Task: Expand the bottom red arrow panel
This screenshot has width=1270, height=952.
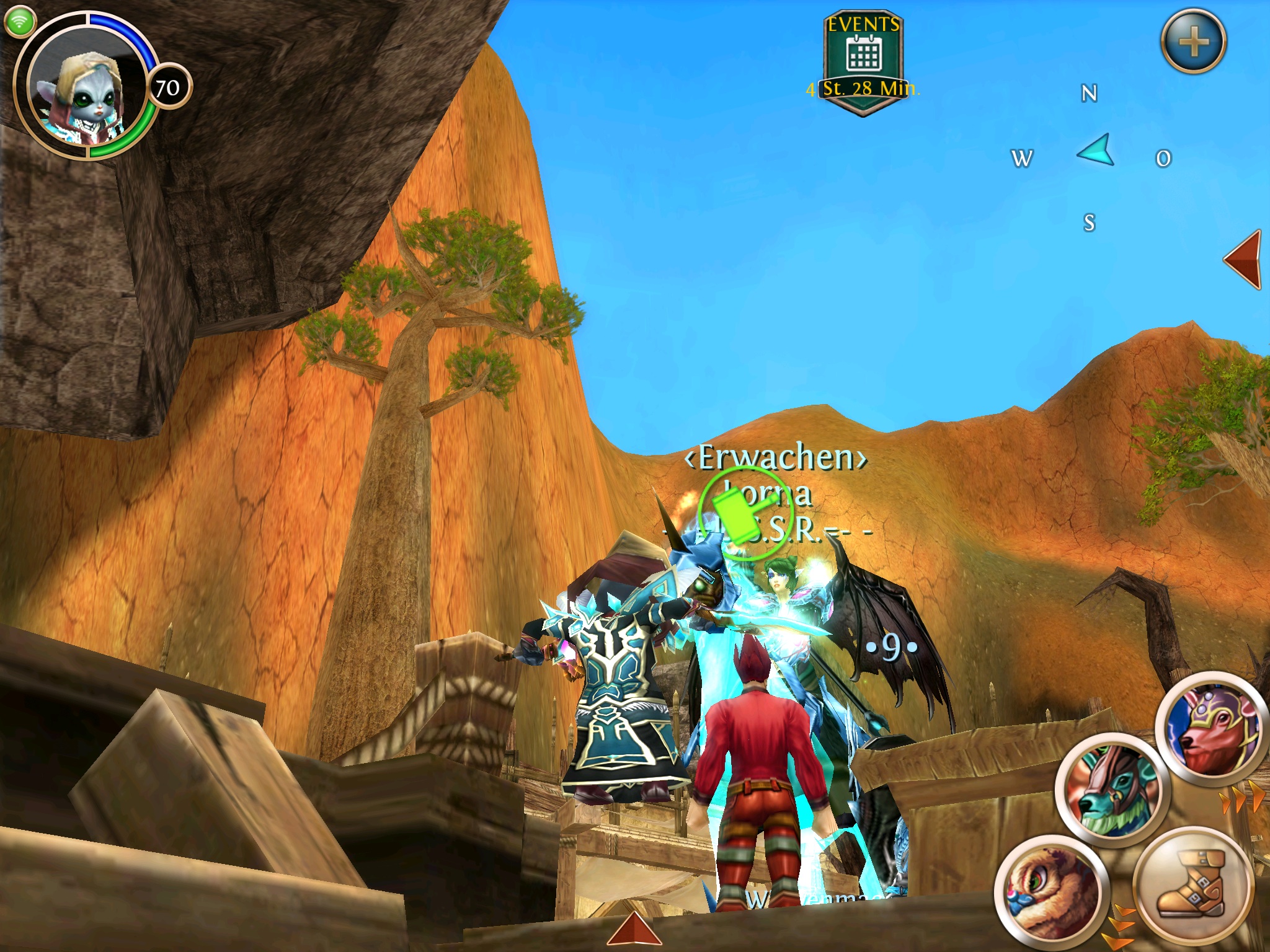Action: click(x=633, y=932)
